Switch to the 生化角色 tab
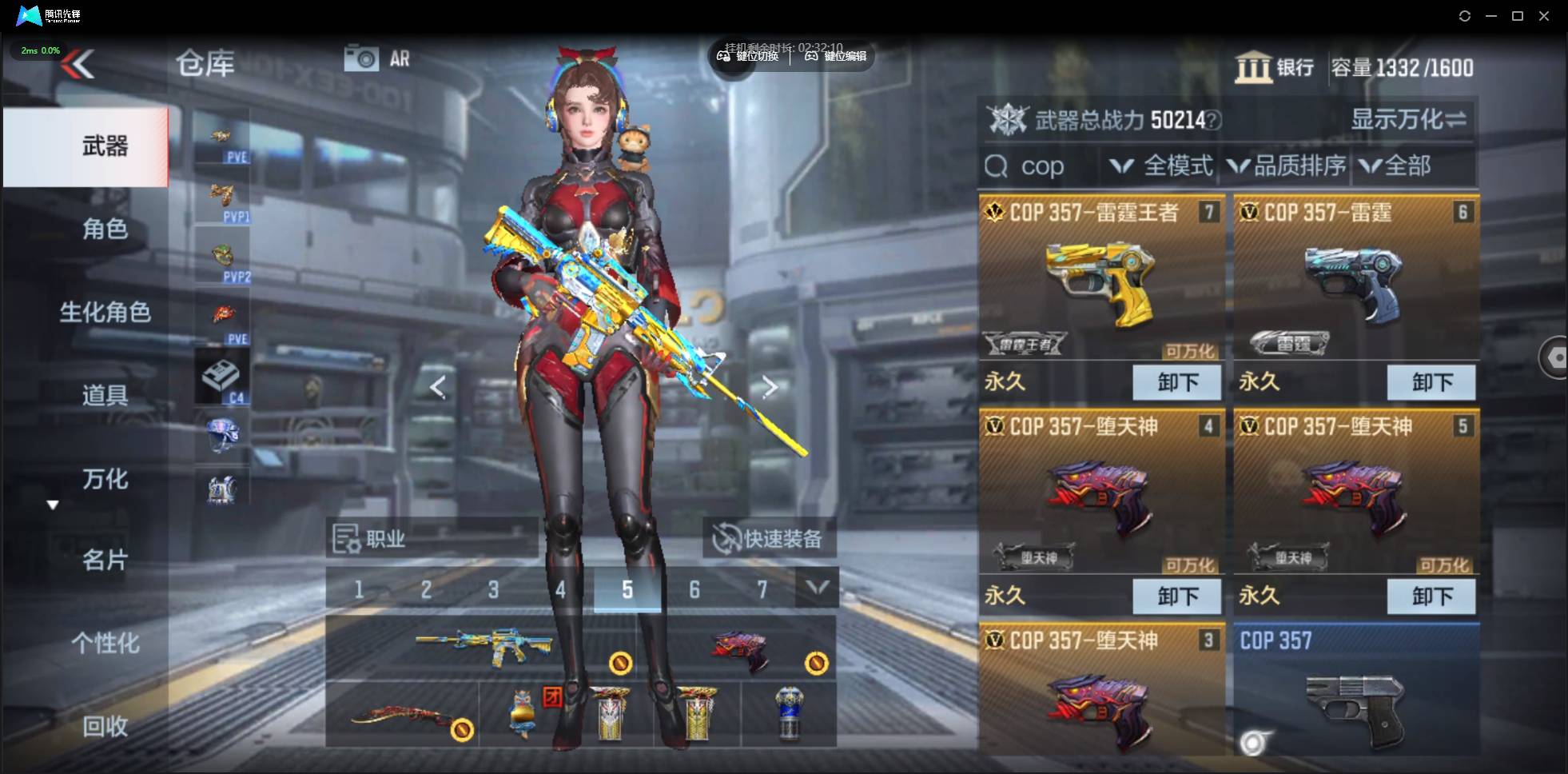The image size is (1568, 774). click(x=105, y=312)
